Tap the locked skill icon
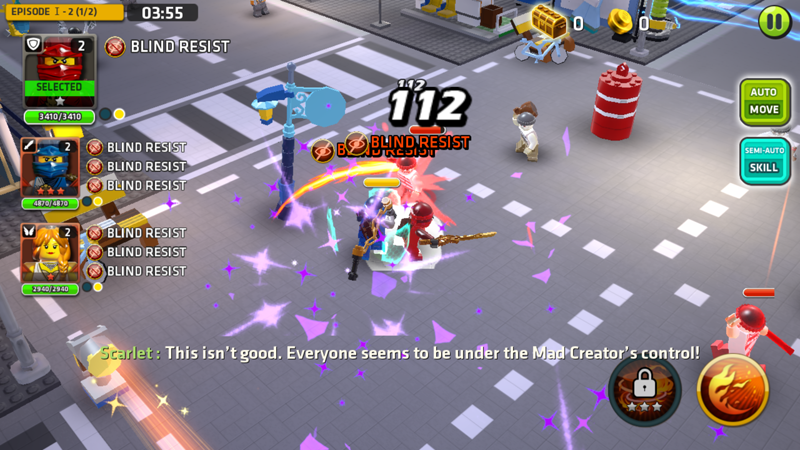 tap(644, 389)
